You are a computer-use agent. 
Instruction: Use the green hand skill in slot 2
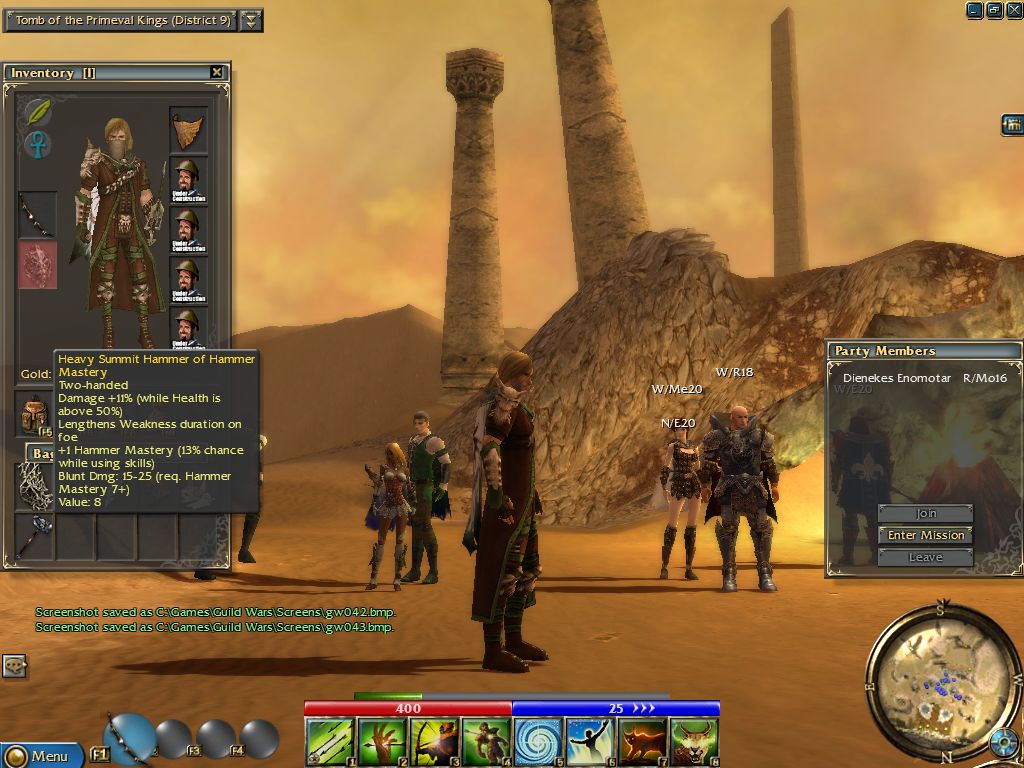click(x=382, y=742)
